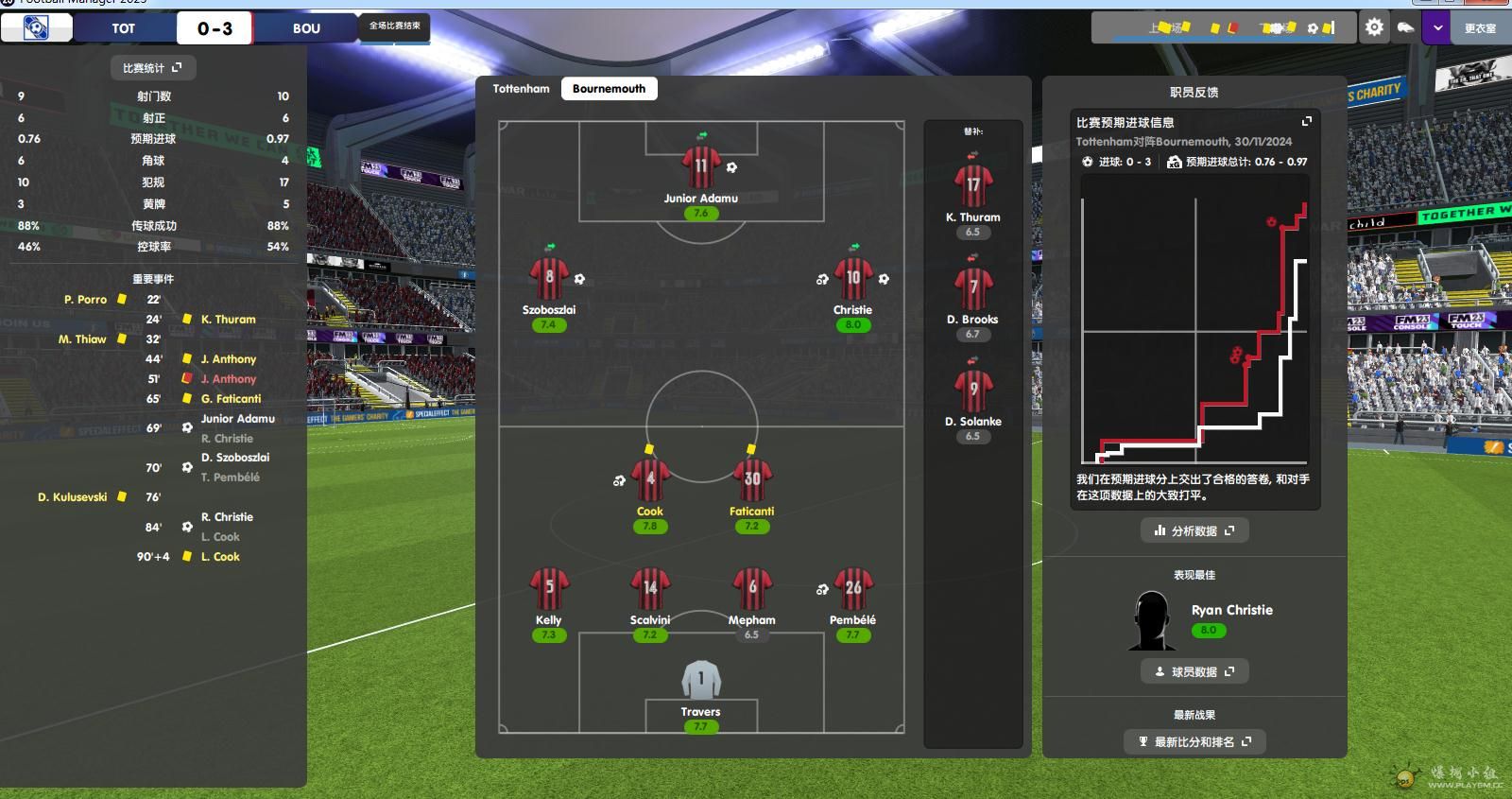Select substitute D. Solanke on the bench
The height and width of the screenshot is (799, 1512).
[x=972, y=391]
